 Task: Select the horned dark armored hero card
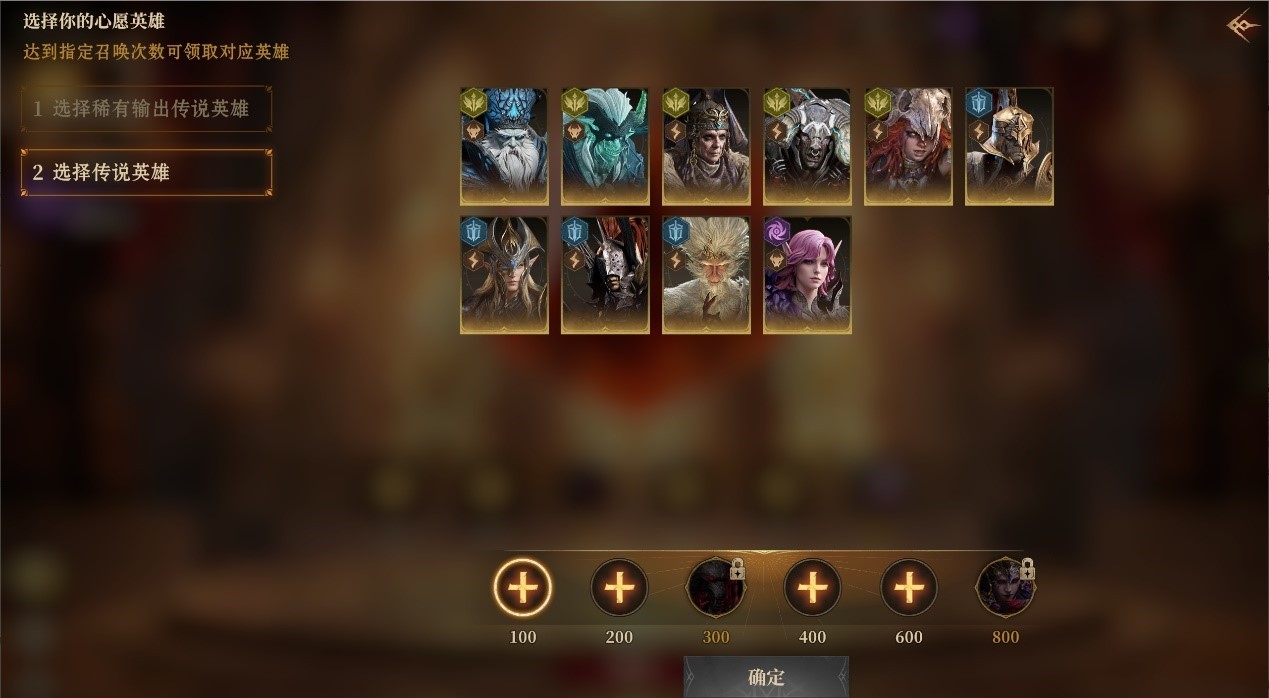coord(807,146)
